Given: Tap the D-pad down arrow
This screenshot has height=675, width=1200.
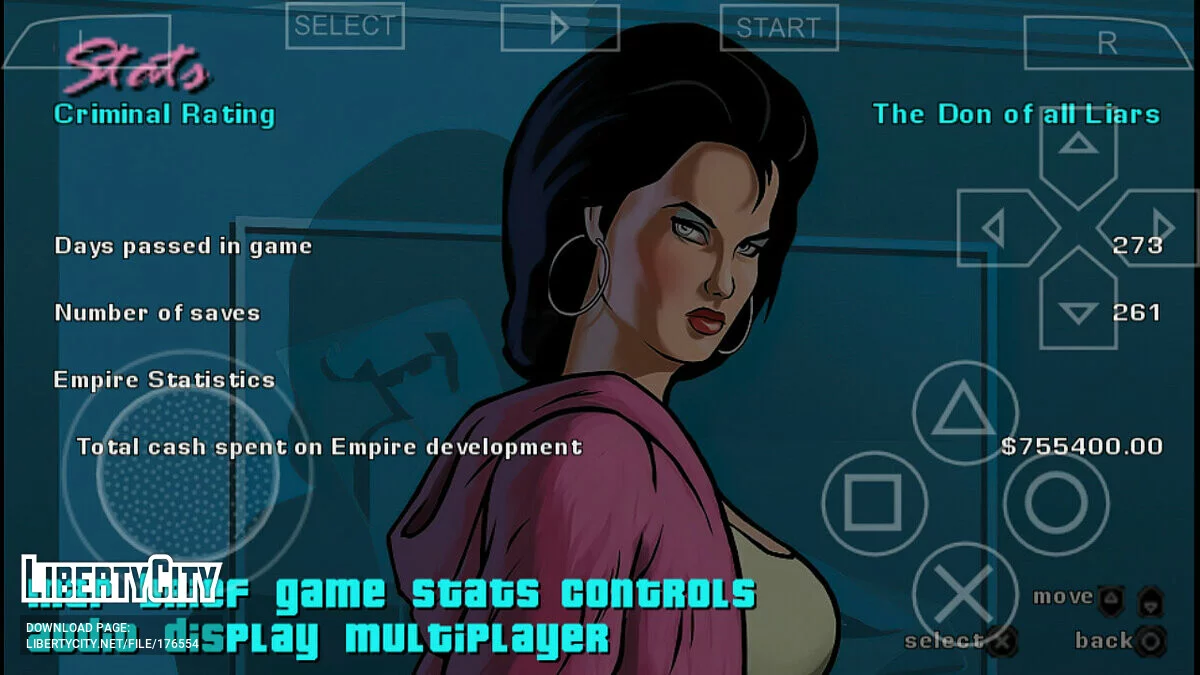Looking at the screenshot, I should click(1077, 307).
